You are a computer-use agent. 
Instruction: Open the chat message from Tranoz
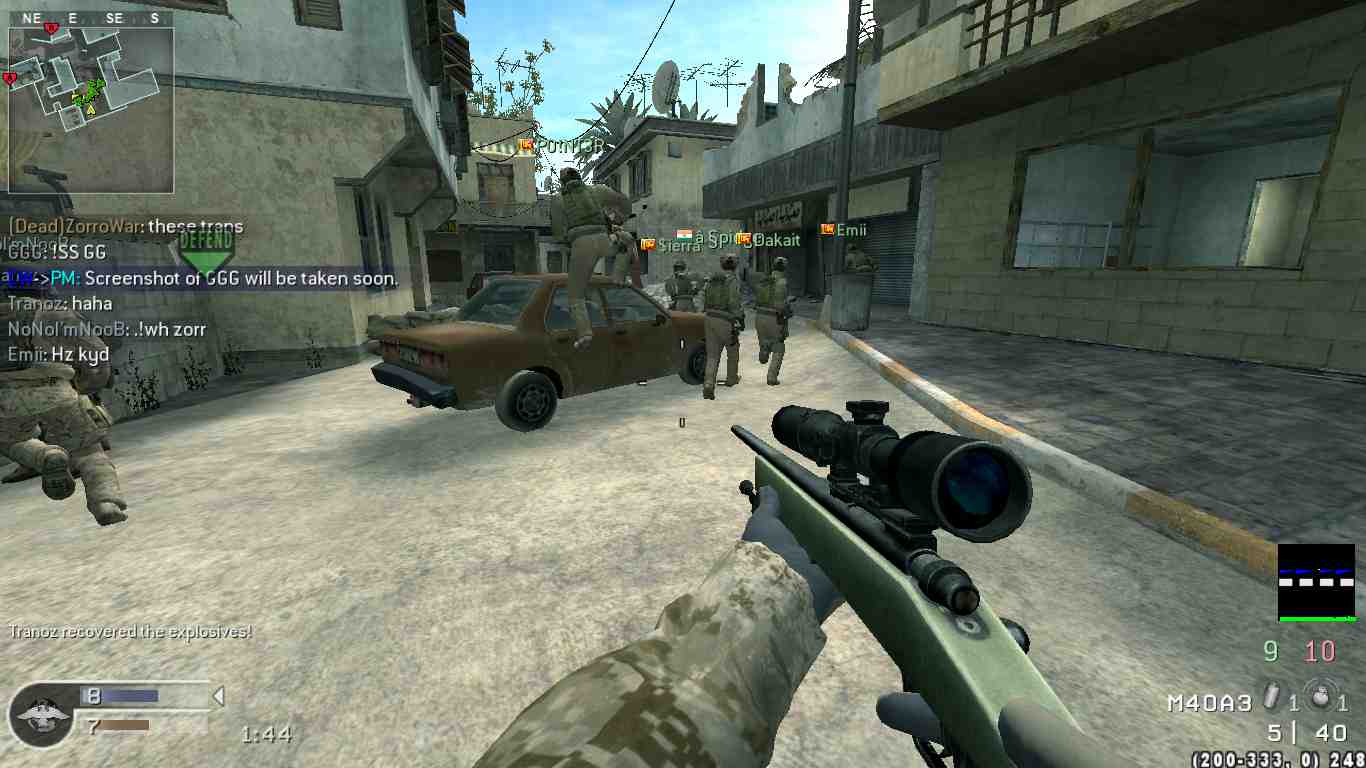(60, 303)
